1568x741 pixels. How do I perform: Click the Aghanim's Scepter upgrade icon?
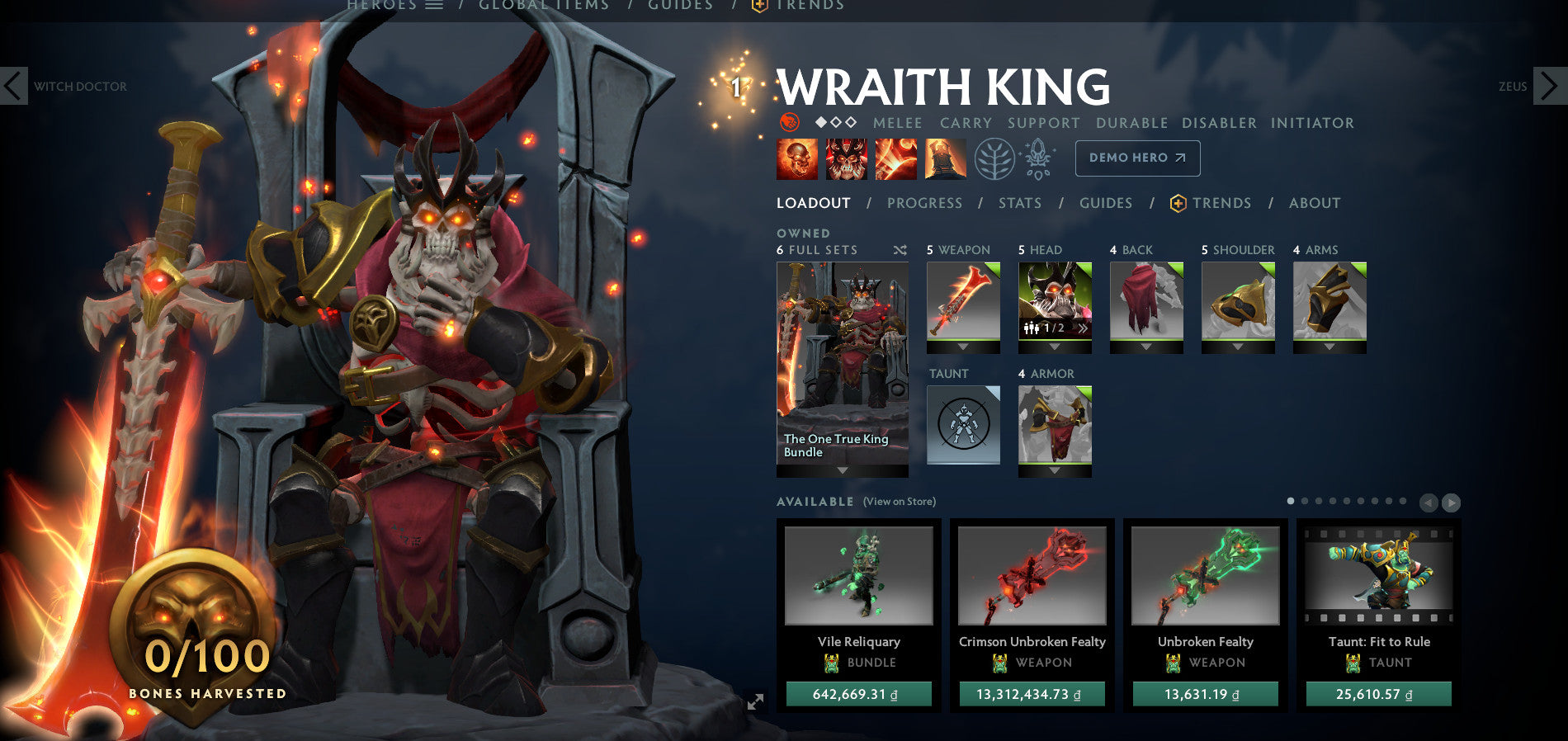tap(1038, 158)
